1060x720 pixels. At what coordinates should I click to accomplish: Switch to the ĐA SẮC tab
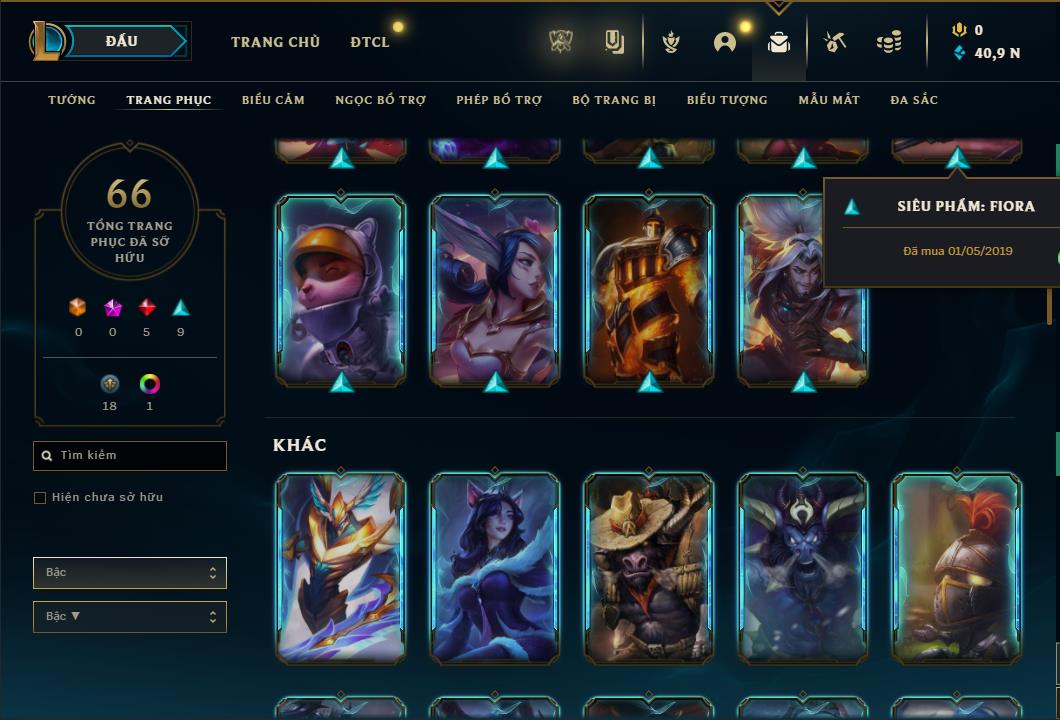[x=914, y=100]
